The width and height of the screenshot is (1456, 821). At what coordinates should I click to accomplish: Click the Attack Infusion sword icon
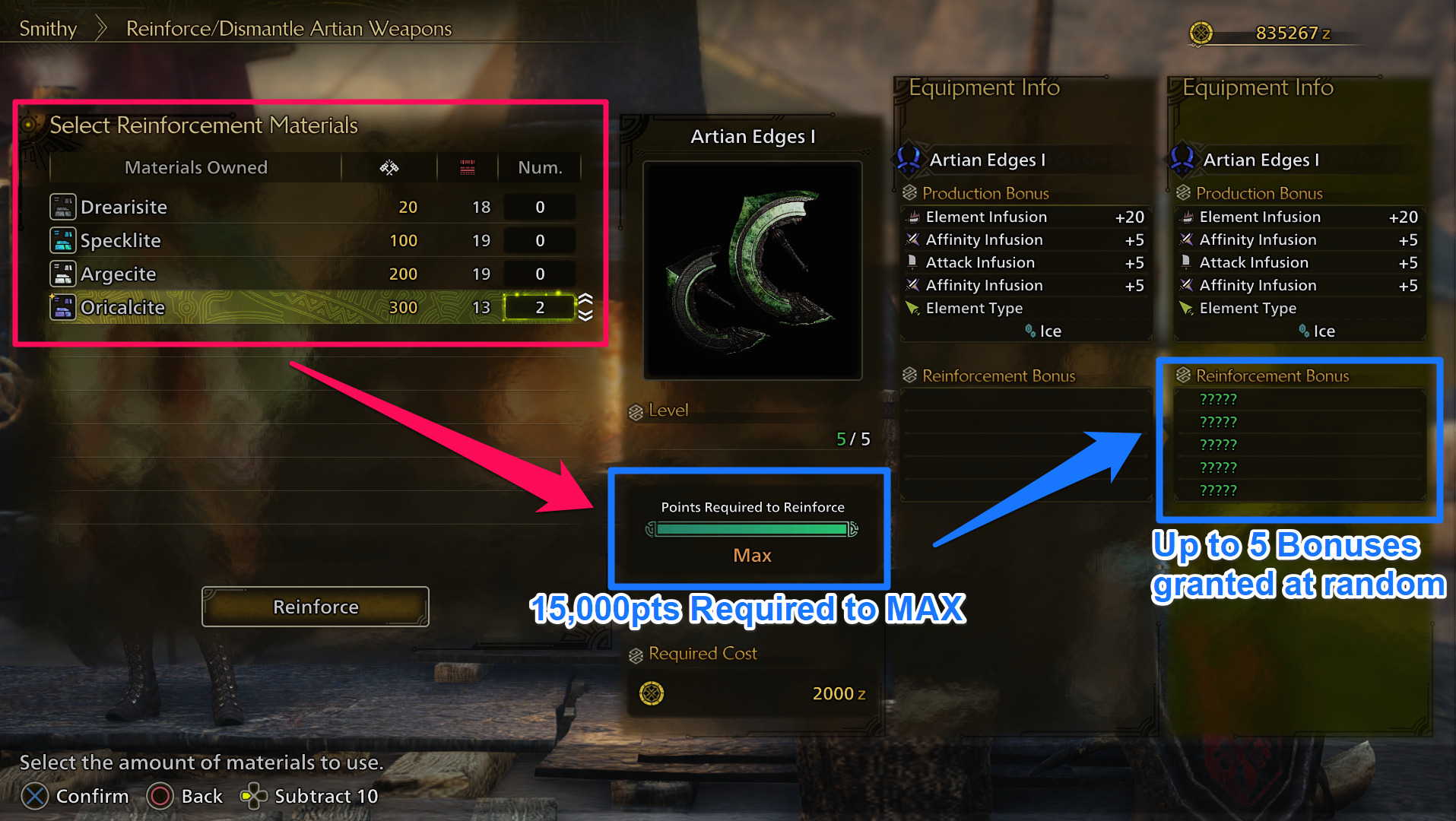coord(912,262)
